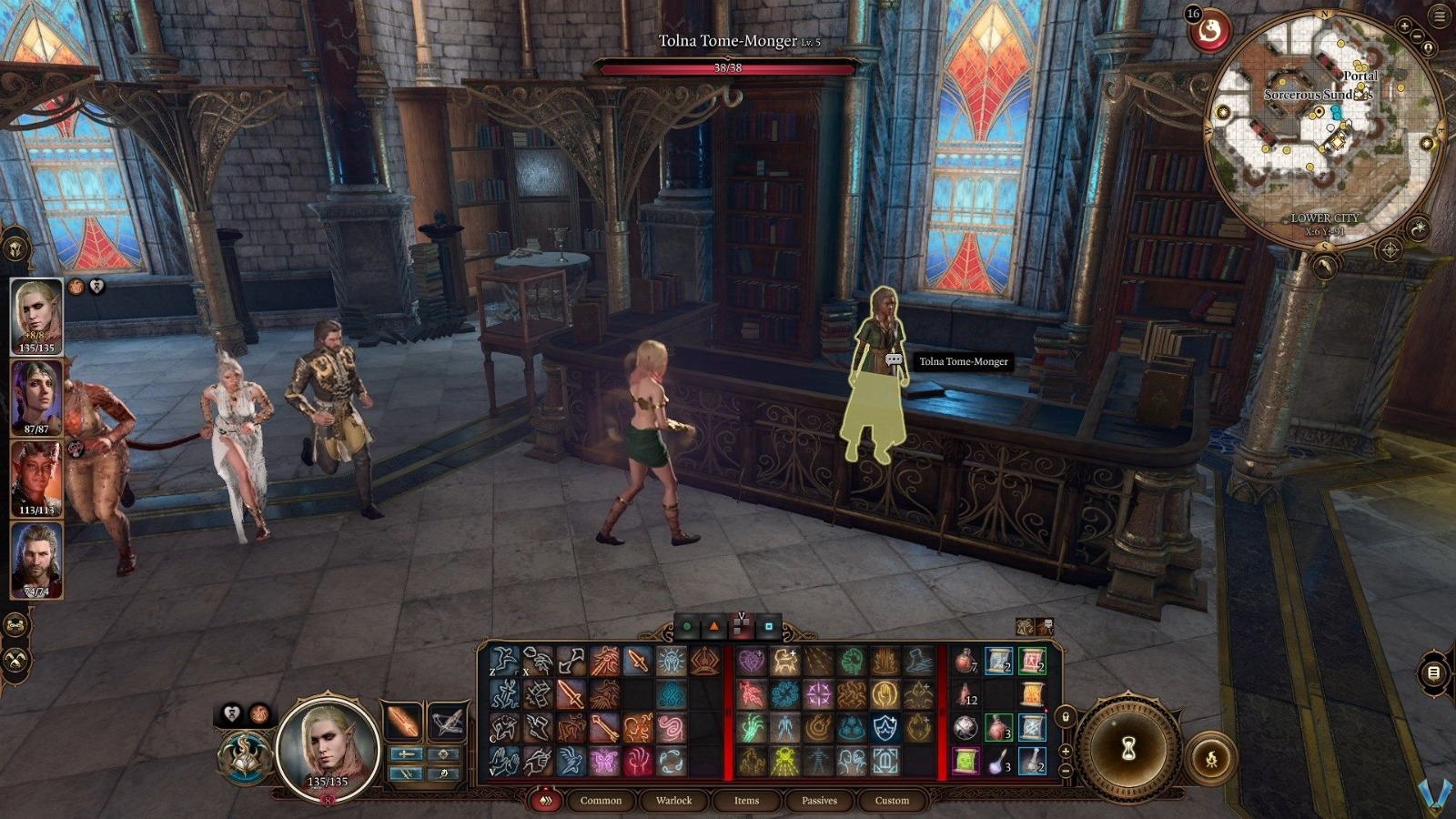Remove a hotbar row with the minus button
The height and width of the screenshot is (819, 1456).
(x=1065, y=770)
